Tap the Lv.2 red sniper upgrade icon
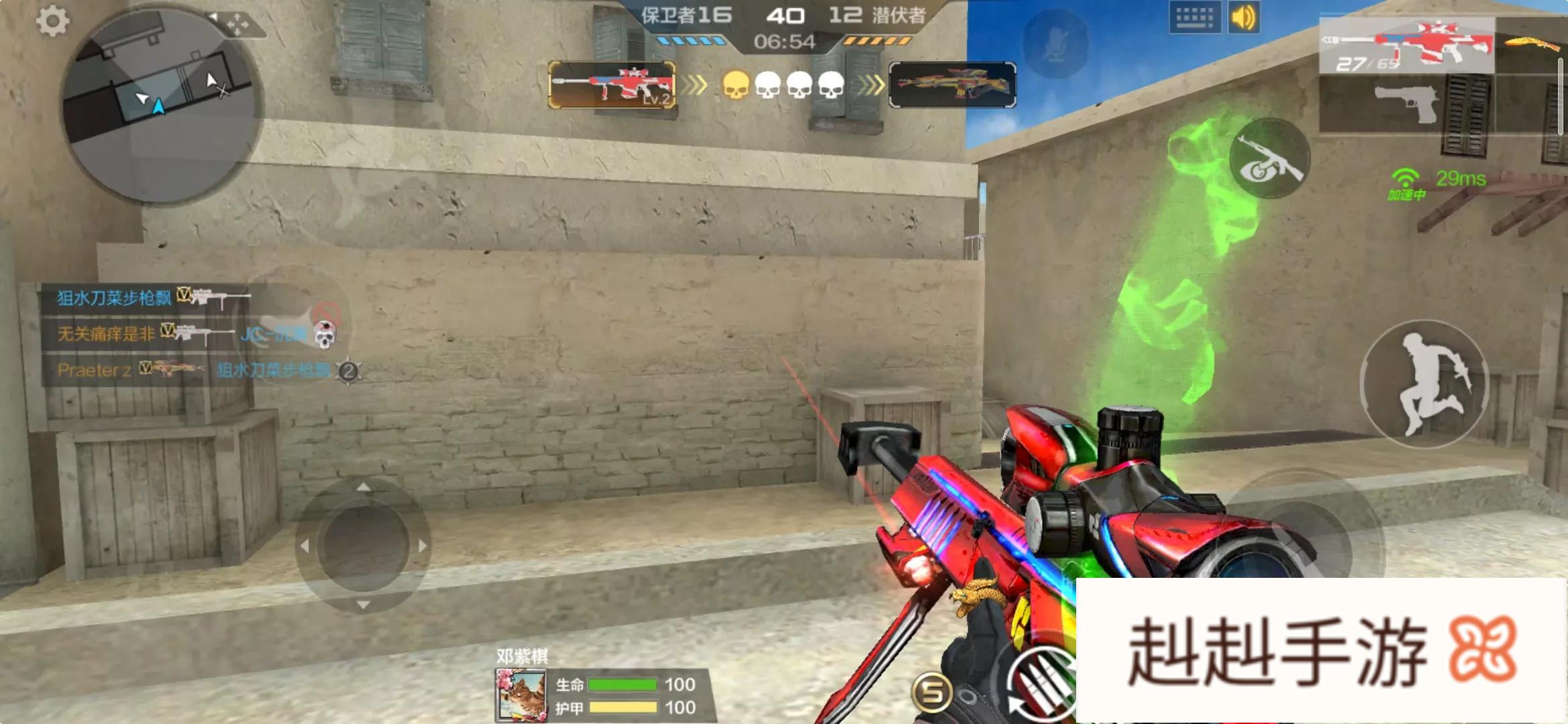The height and width of the screenshot is (724, 1568). 612,84
